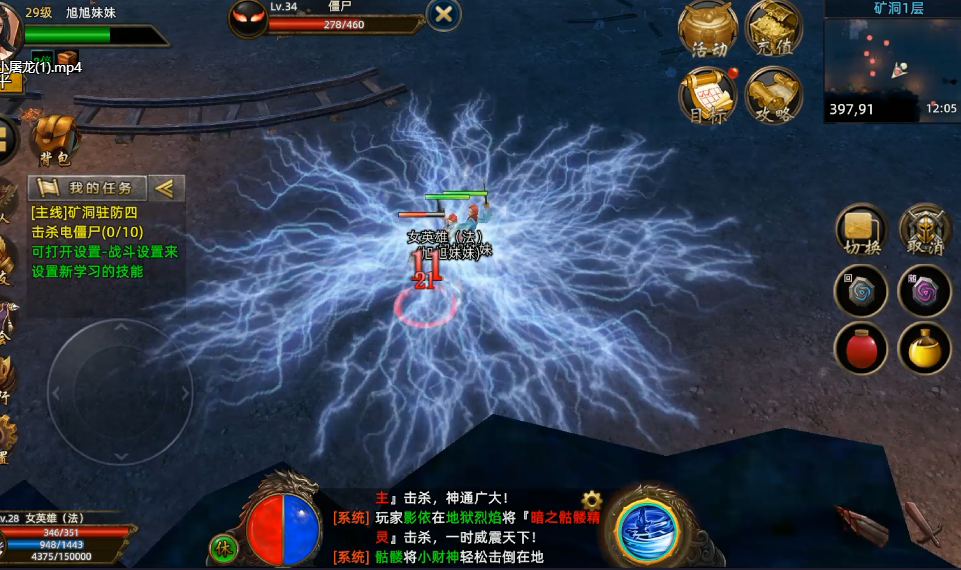Screen dimensions: 961x570
Task: Tap the 切换 switch button
Action: [861, 231]
